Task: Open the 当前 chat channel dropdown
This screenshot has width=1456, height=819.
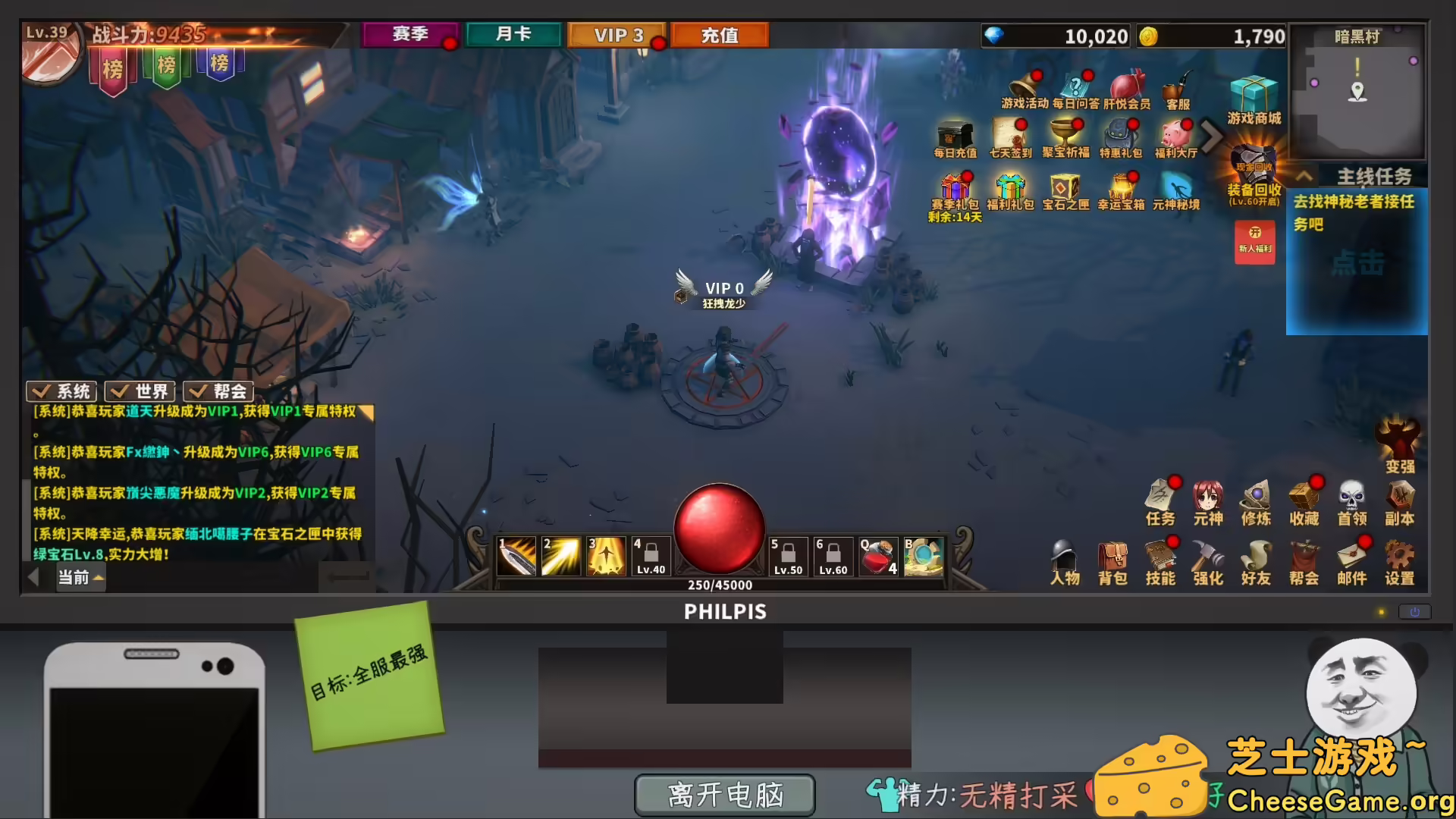Action: [80, 577]
